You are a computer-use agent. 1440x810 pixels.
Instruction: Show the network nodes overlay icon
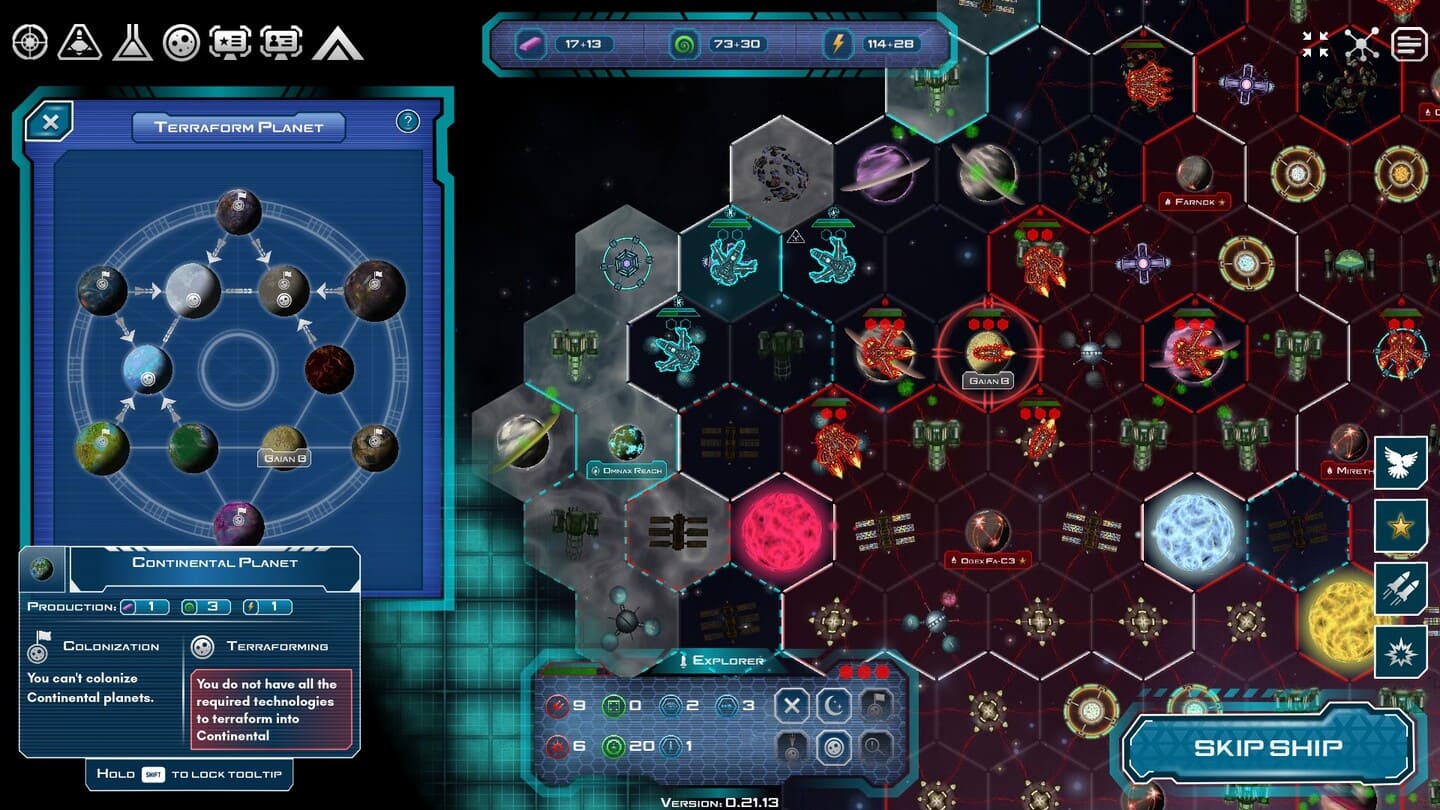click(x=1362, y=44)
